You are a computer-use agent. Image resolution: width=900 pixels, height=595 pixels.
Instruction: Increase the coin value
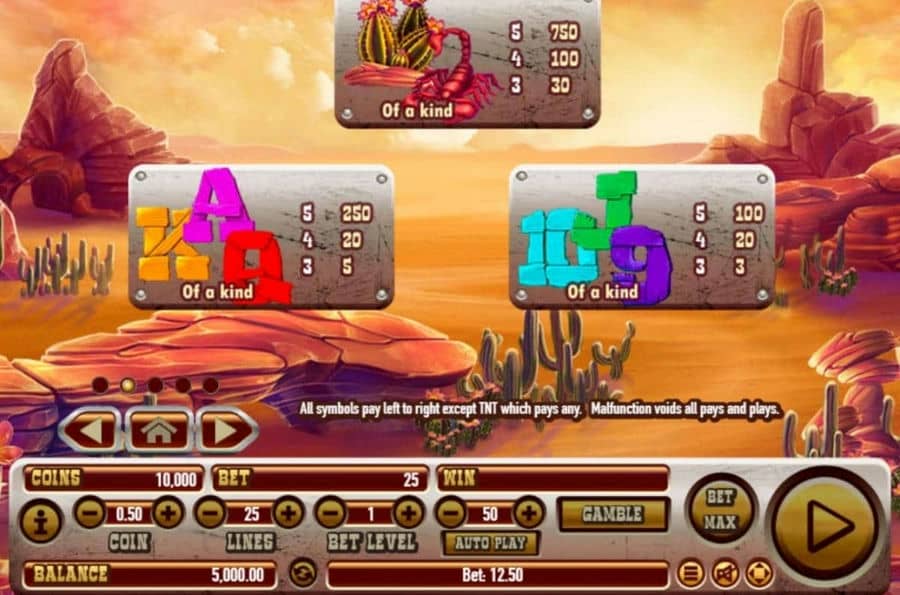[168, 513]
